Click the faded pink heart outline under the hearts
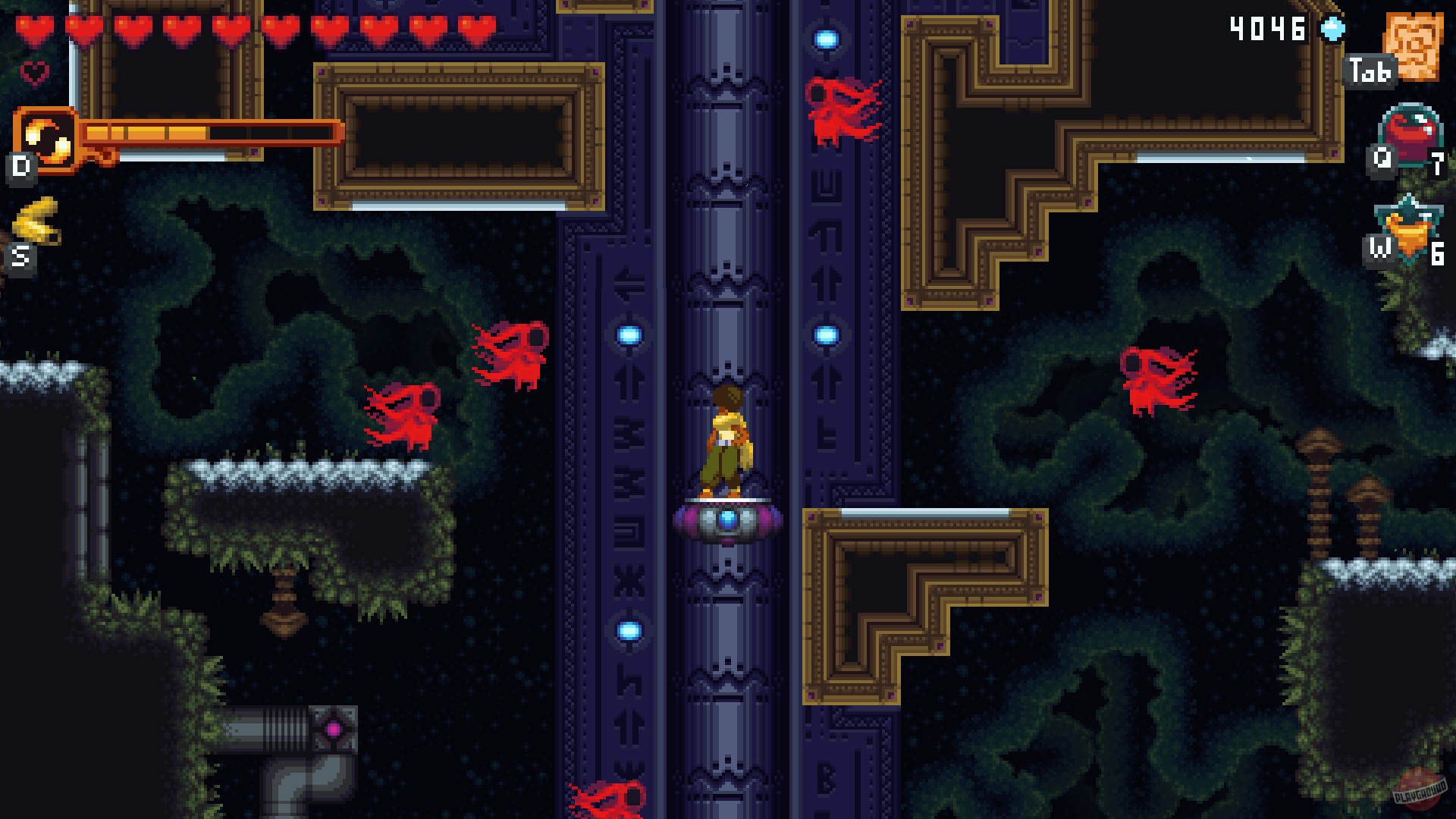Image resolution: width=1456 pixels, height=819 pixels. (x=35, y=74)
